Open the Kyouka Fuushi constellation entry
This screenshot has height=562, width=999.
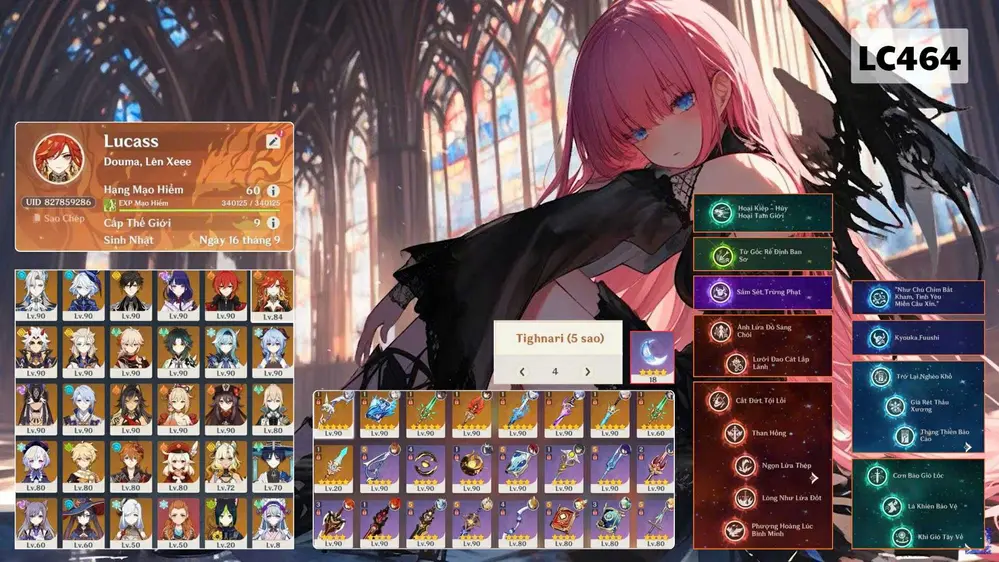tap(917, 338)
